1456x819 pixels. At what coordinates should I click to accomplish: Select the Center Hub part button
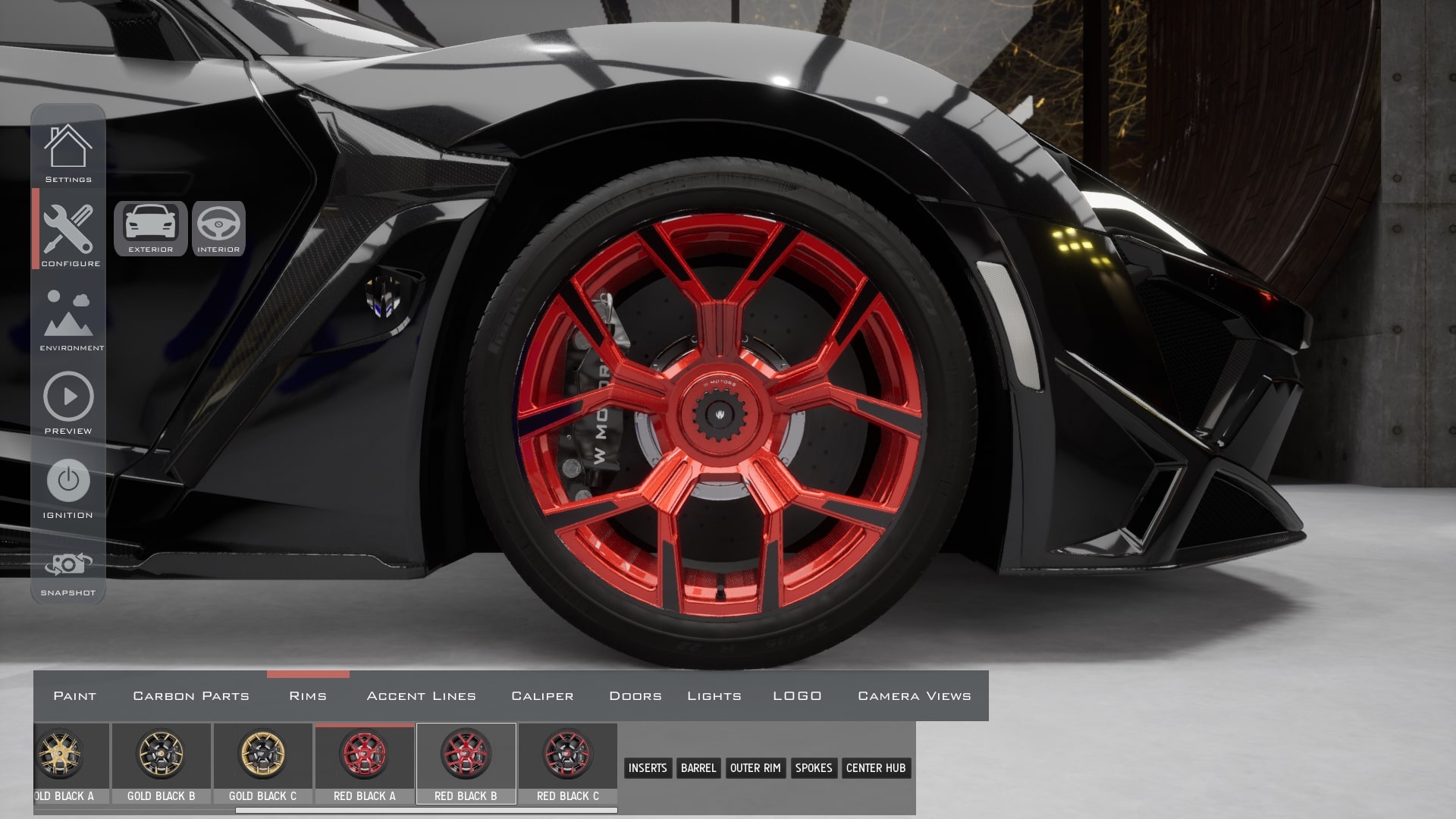pos(876,768)
